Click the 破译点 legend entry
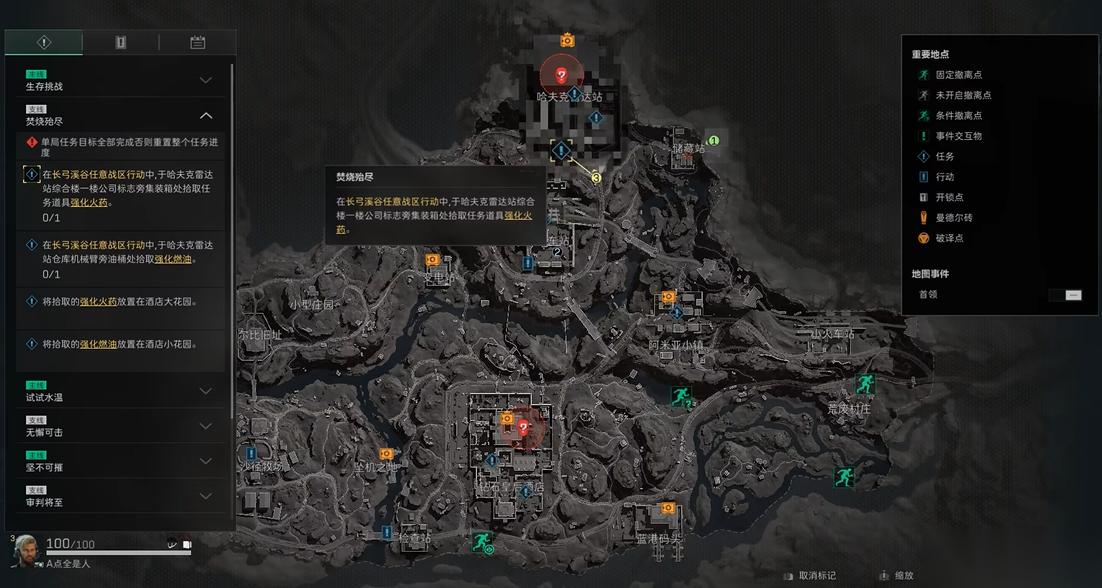The width and height of the screenshot is (1102, 588). (x=949, y=238)
